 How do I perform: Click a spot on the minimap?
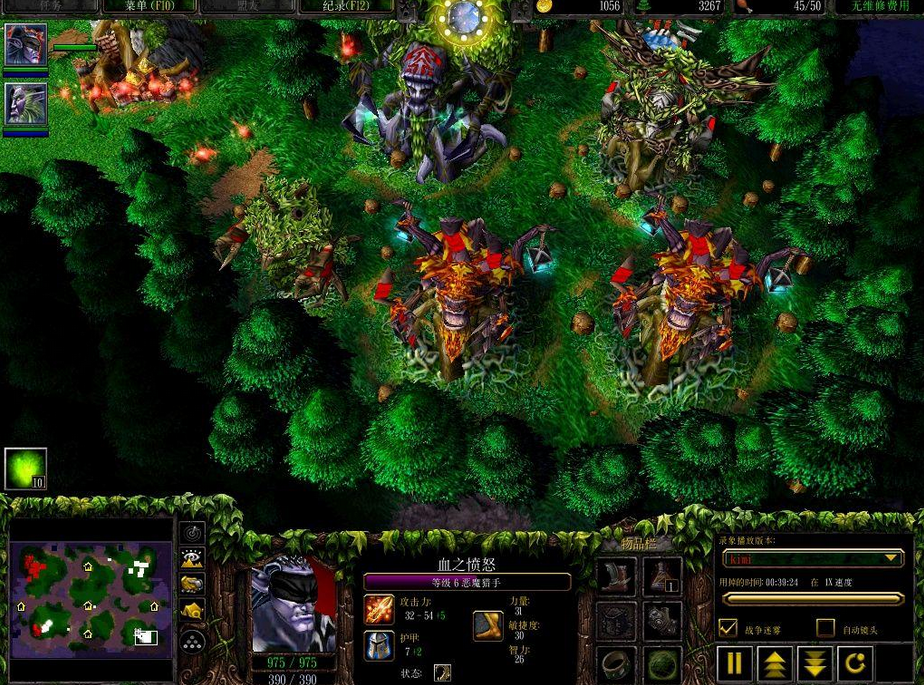point(90,600)
